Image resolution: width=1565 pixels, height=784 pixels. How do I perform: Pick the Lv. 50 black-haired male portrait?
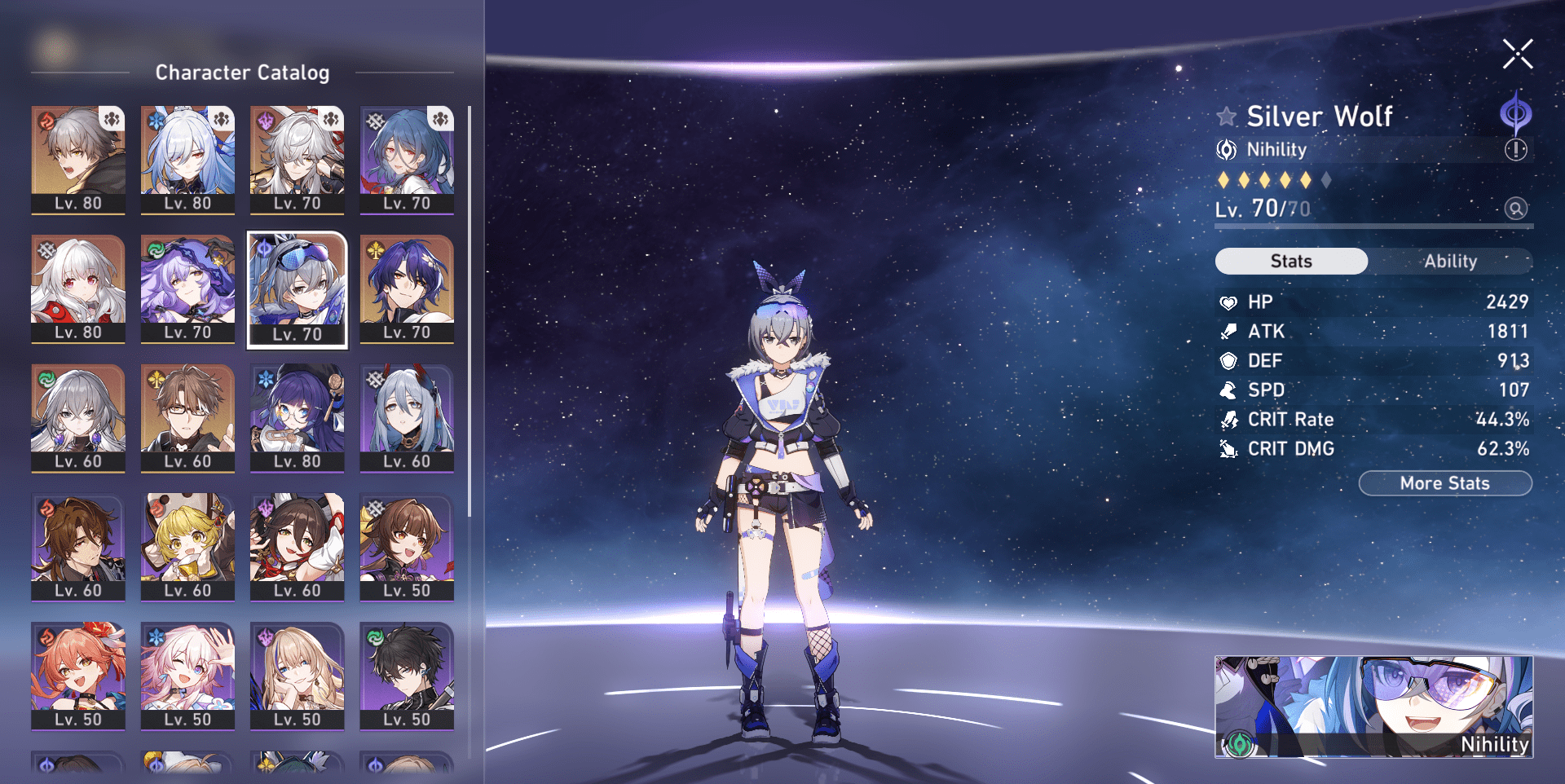coord(407,676)
